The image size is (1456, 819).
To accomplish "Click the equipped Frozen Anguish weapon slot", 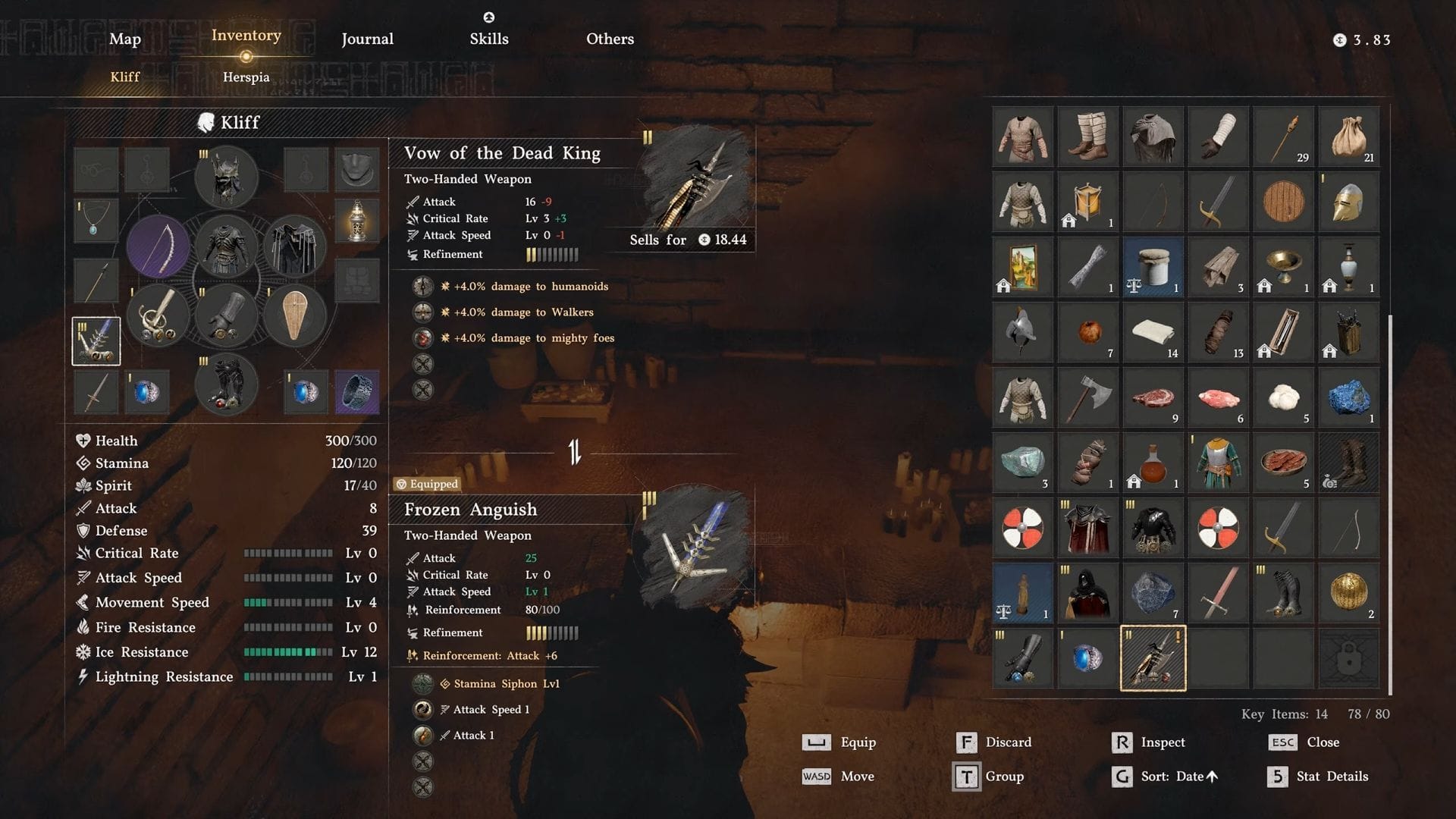I will tap(96, 341).
